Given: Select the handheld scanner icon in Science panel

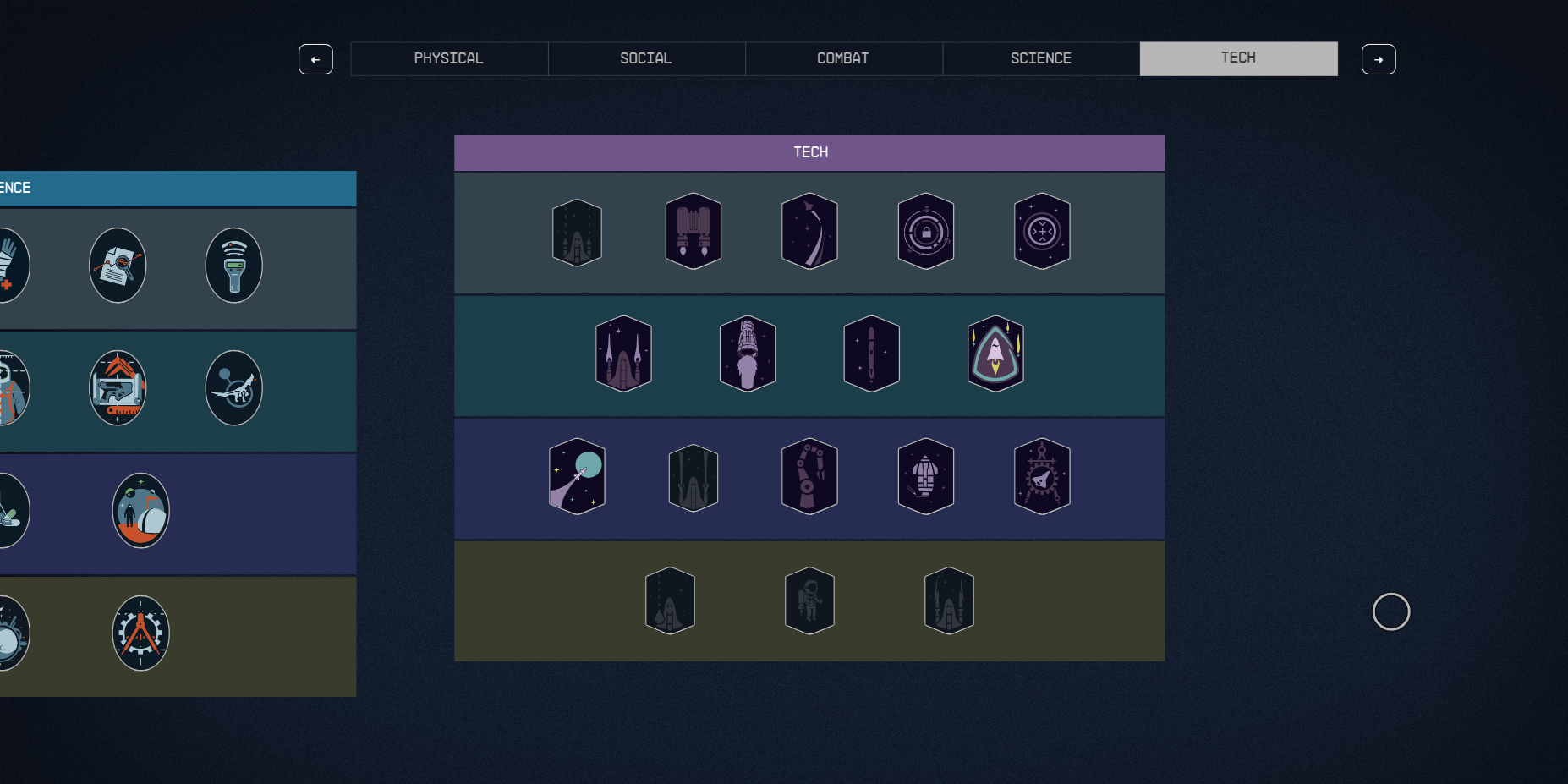Looking at the screenshot, I should click(x=233, y=265).
